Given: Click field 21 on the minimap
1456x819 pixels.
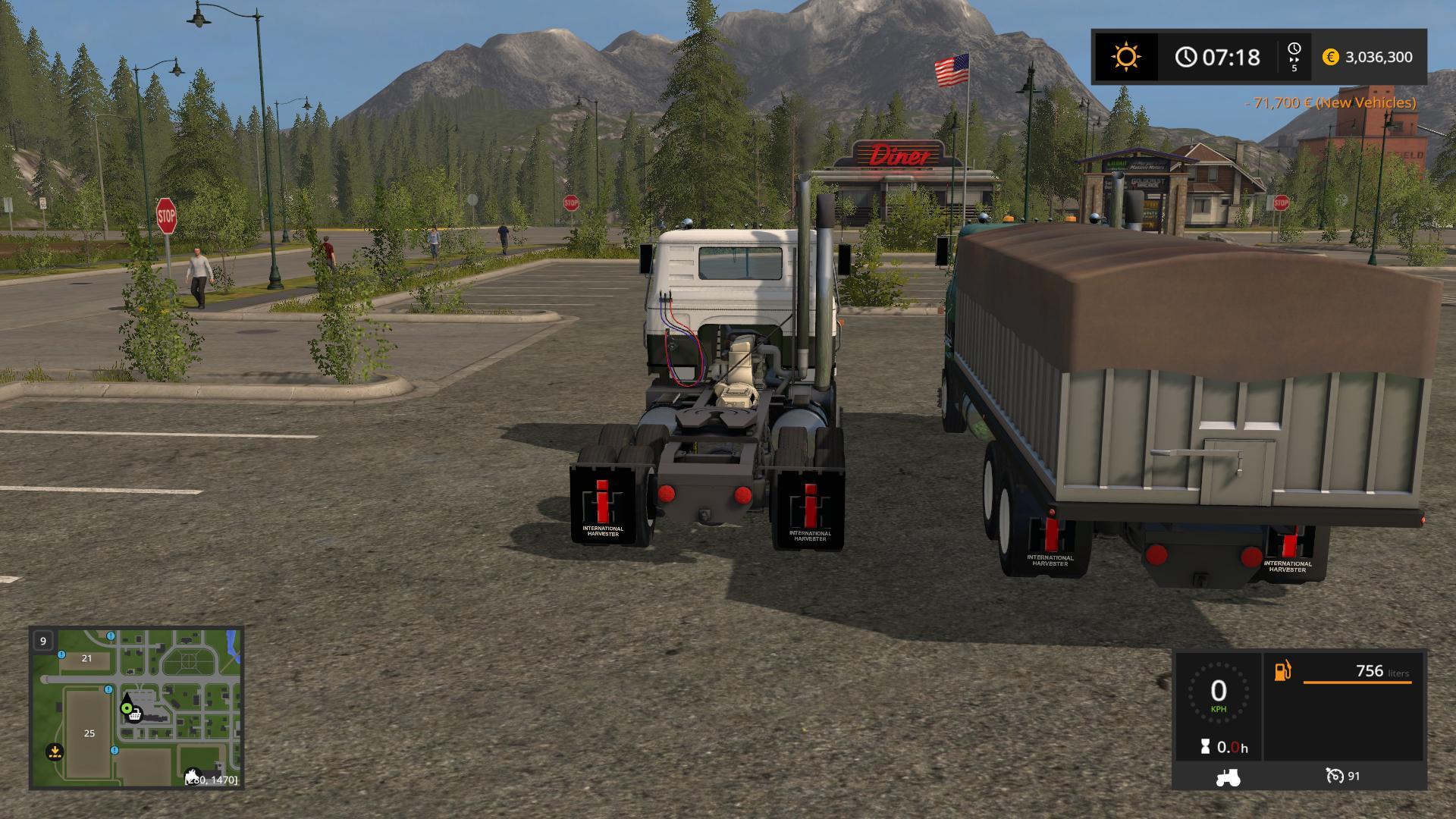Looking at the screenshot, I should tap(86, 658).
